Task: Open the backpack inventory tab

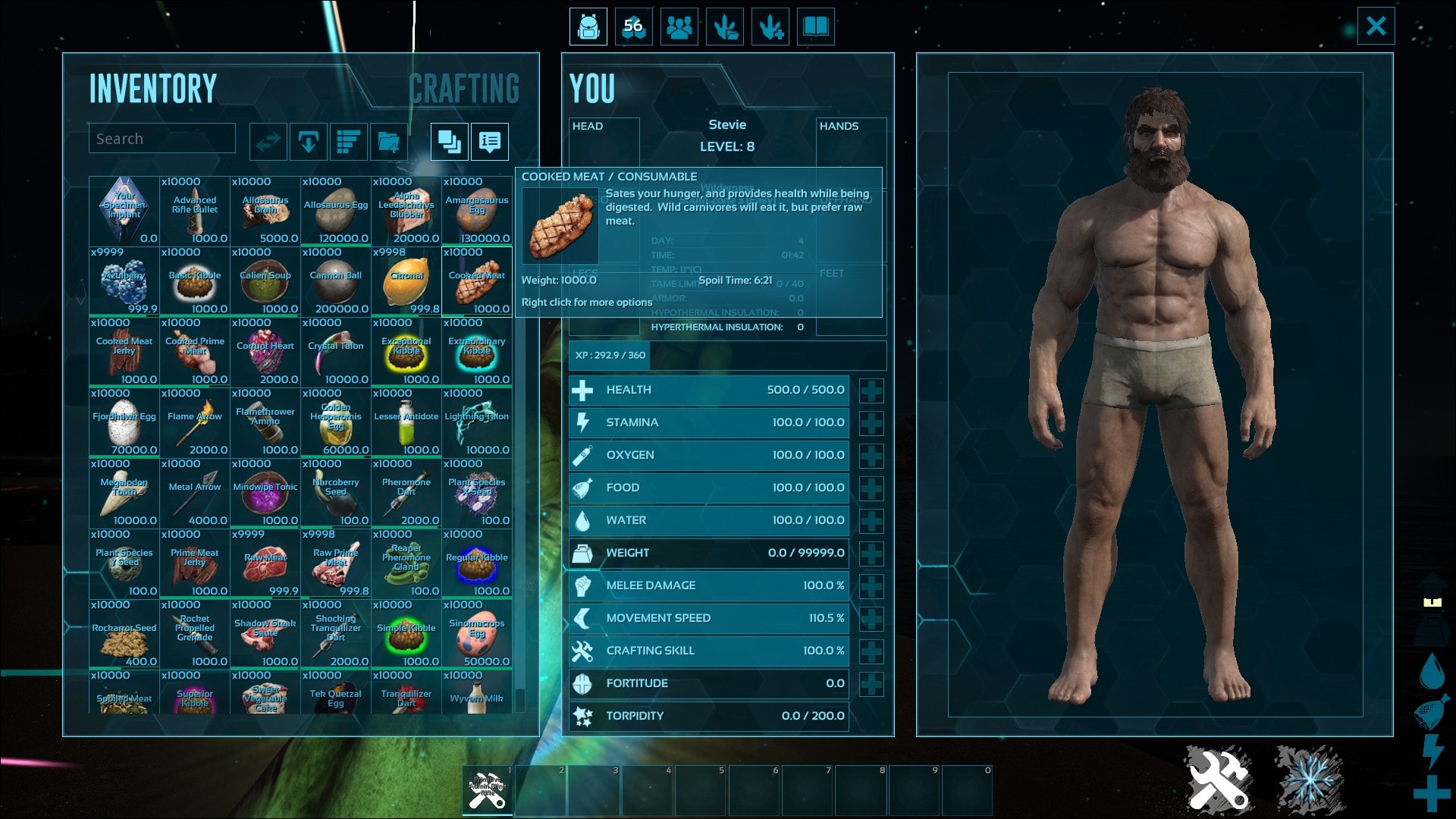Action: pyautogui.click(x=588, y=27)
